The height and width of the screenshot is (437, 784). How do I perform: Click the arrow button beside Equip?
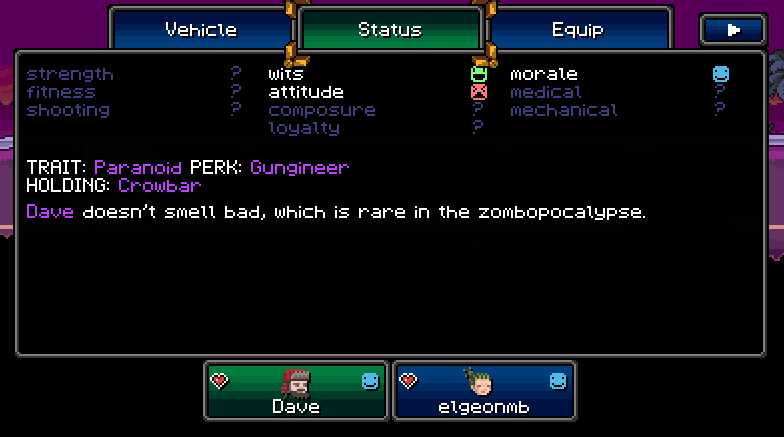click(x=733, y=30)
